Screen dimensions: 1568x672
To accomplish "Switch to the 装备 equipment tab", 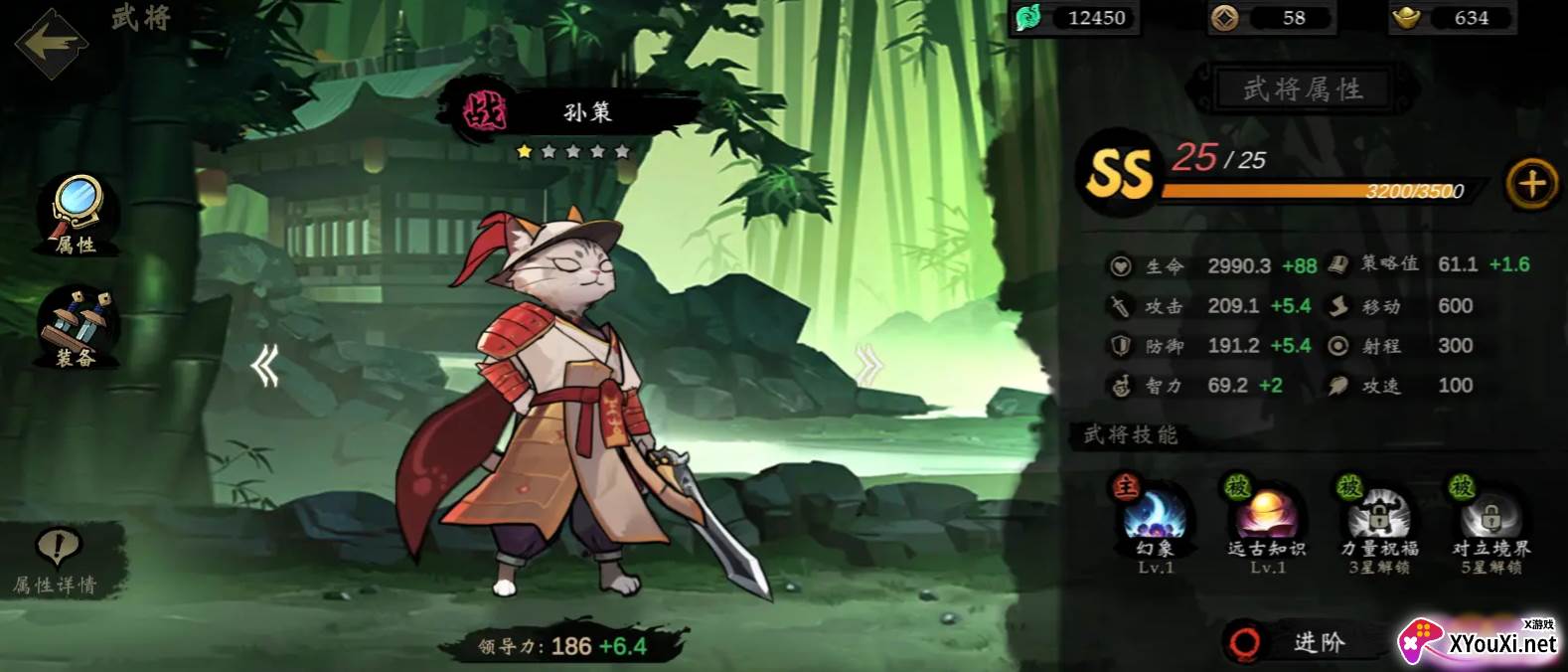I will pyautogui.click(x=77, y=326).
